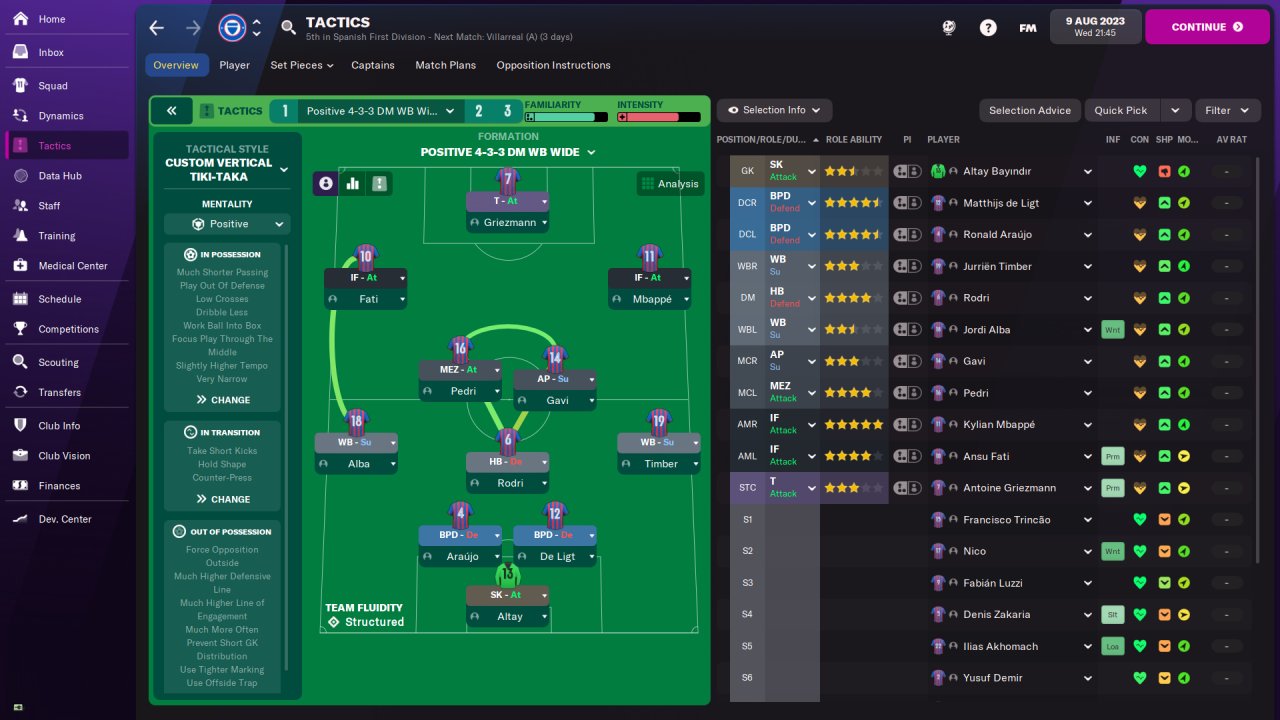Open the Squad menu in the sidebar

52,86
